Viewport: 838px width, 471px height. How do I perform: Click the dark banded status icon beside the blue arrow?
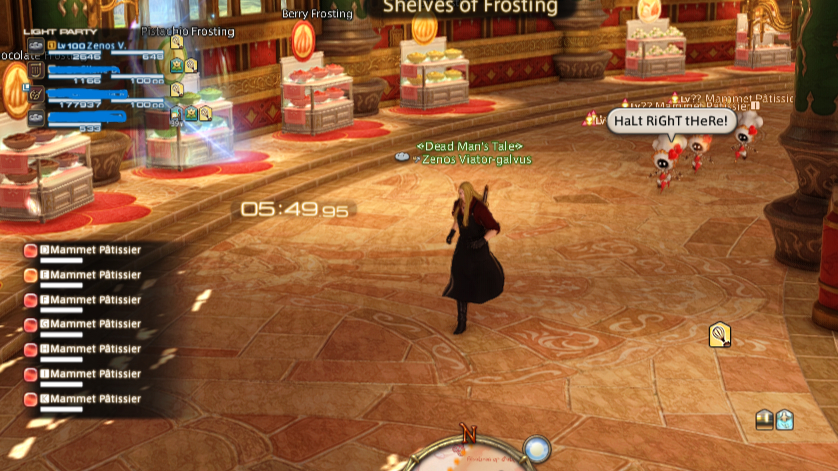[765, 420]
